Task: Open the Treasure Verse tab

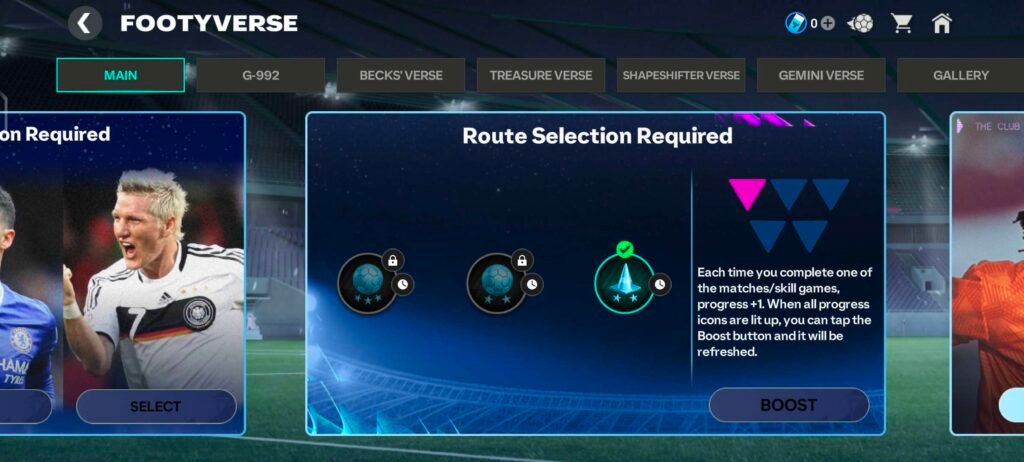Action: click(541, 75)
